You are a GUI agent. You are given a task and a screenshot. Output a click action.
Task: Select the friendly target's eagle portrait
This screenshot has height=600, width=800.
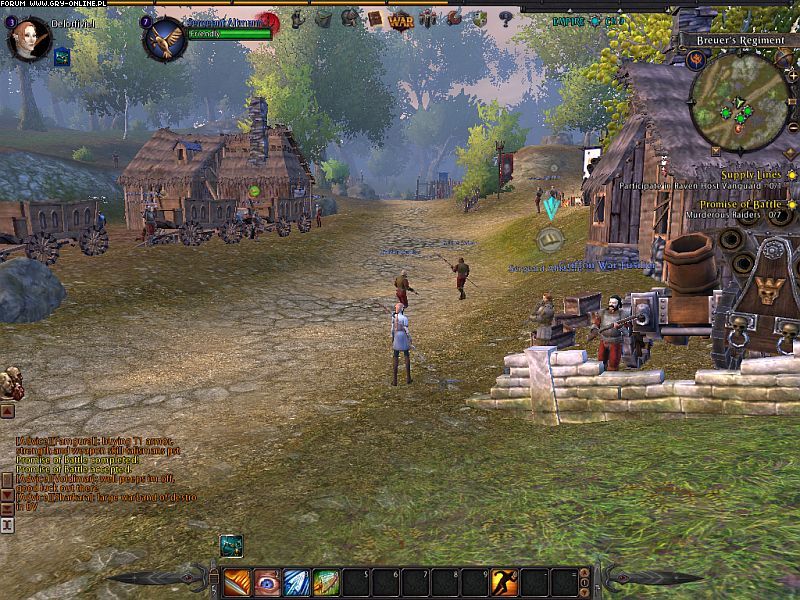click(163, 38)
